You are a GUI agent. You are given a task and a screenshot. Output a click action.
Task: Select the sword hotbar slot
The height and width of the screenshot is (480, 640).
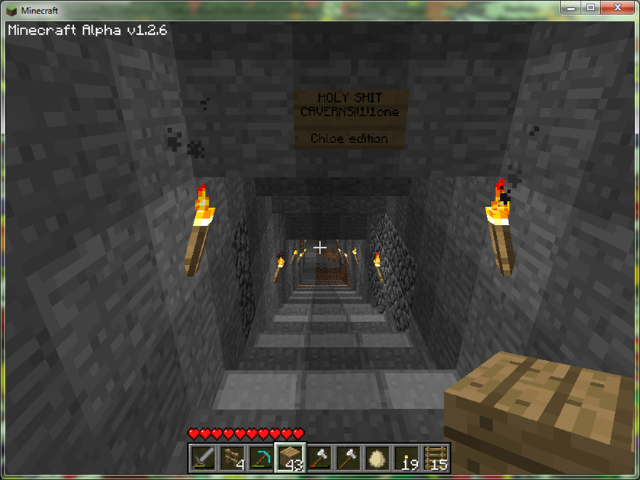tap(203, 458)
